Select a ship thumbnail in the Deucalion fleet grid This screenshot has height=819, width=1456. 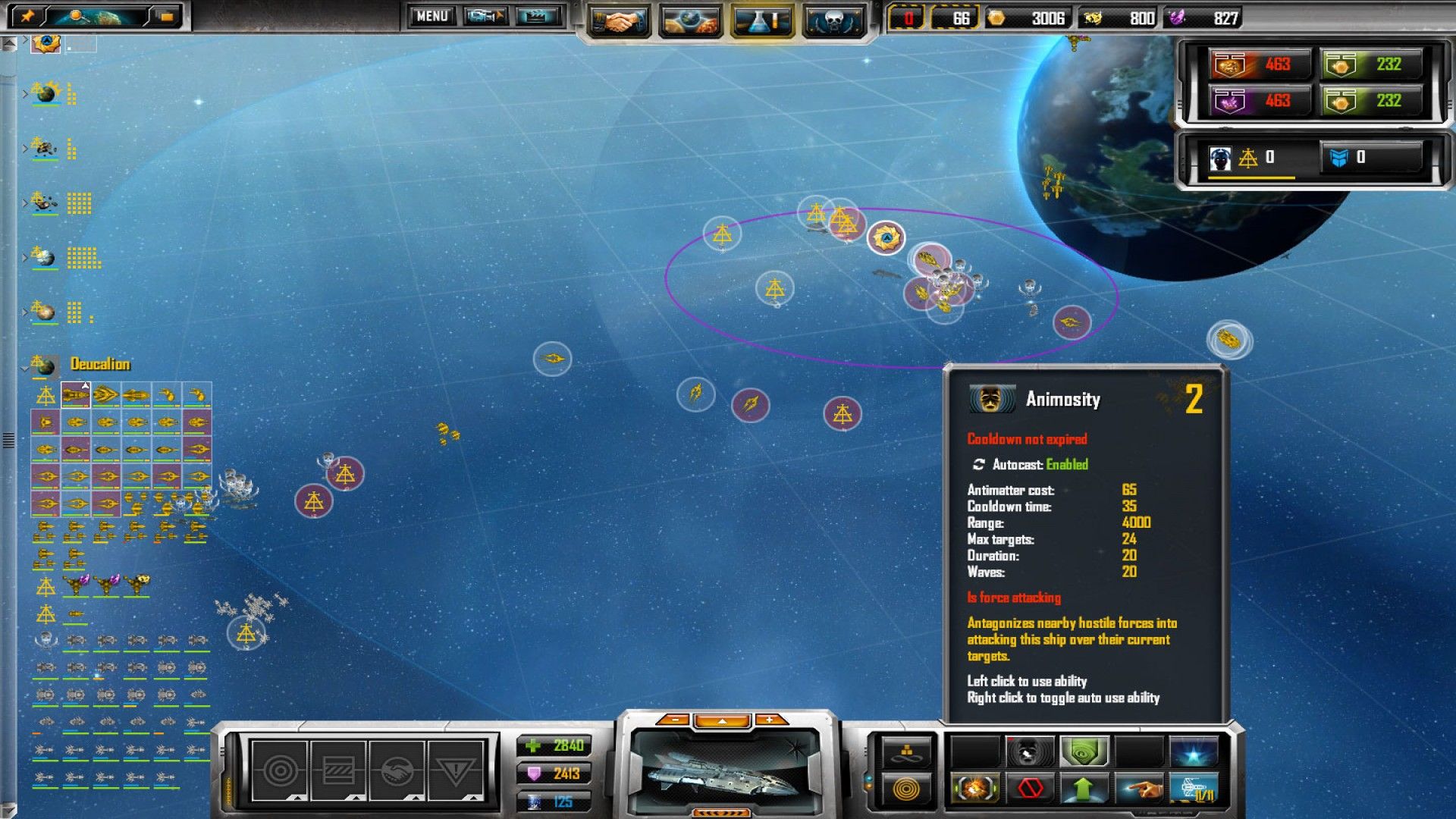(x=76, y=394)
